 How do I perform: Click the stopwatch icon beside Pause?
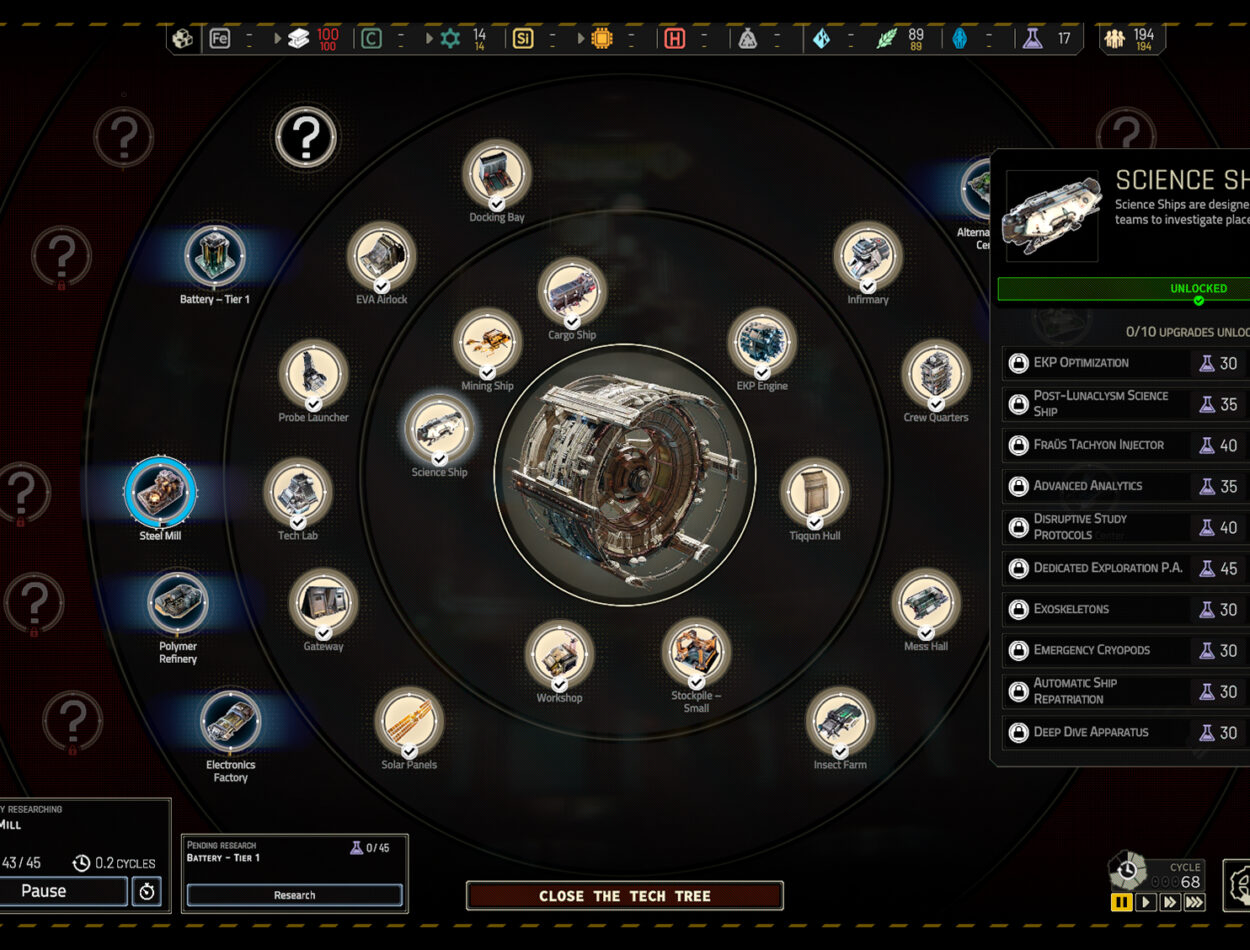[147, 891]
